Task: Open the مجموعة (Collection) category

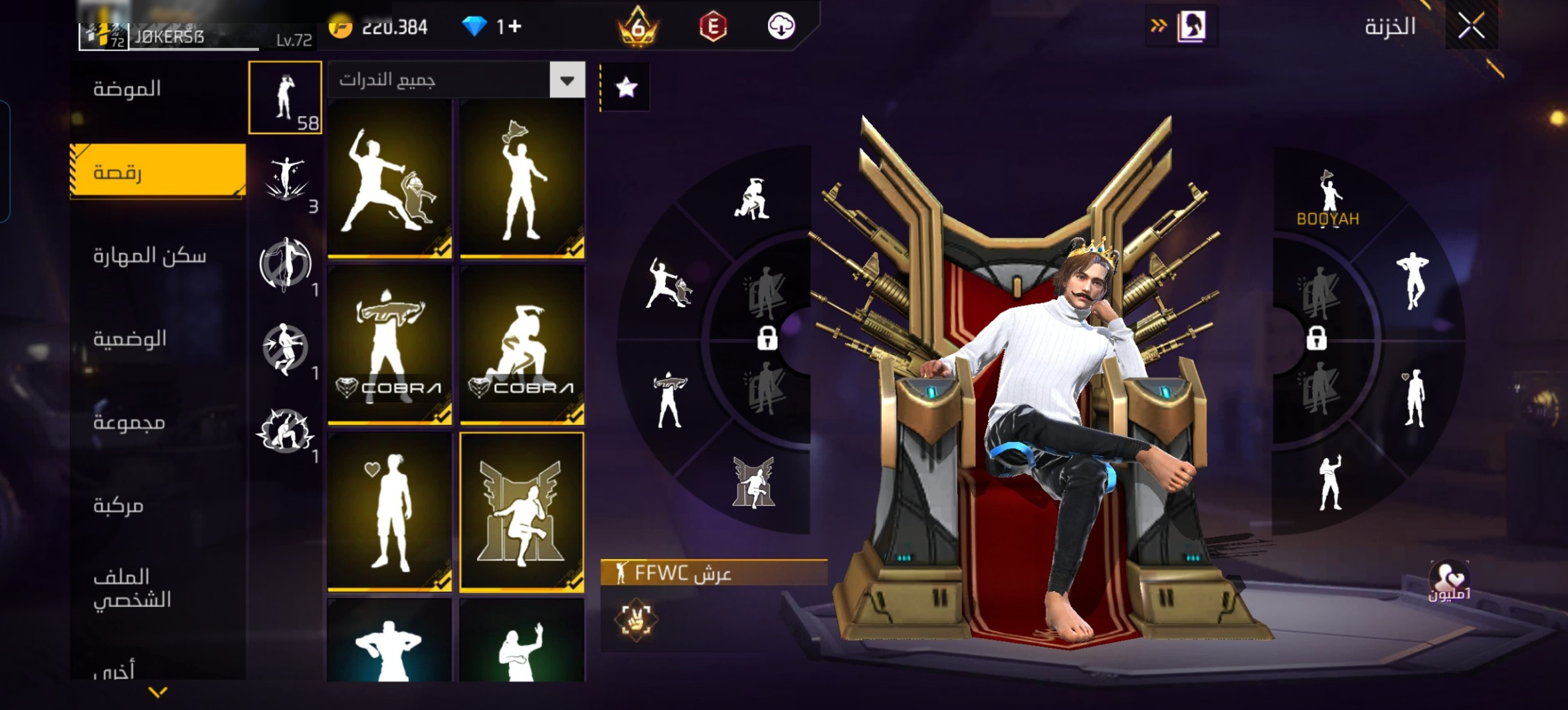Action: 129,423
